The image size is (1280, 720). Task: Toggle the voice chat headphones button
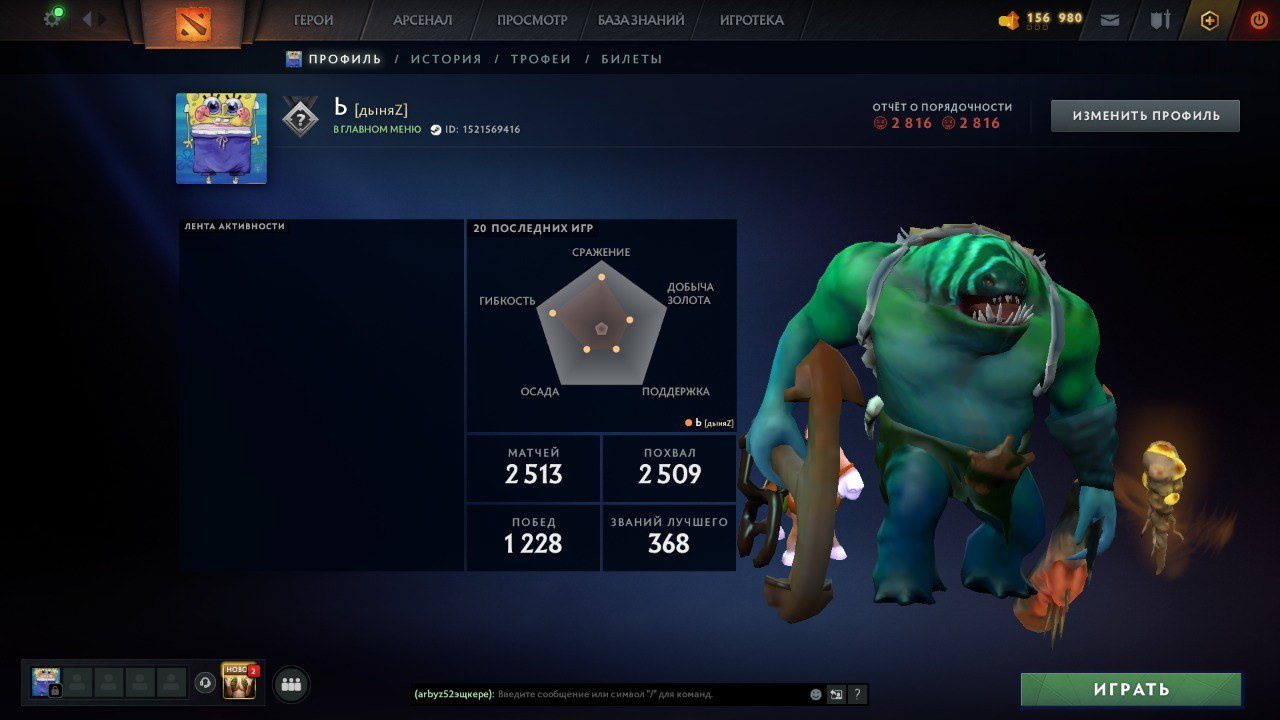point(205,682)
